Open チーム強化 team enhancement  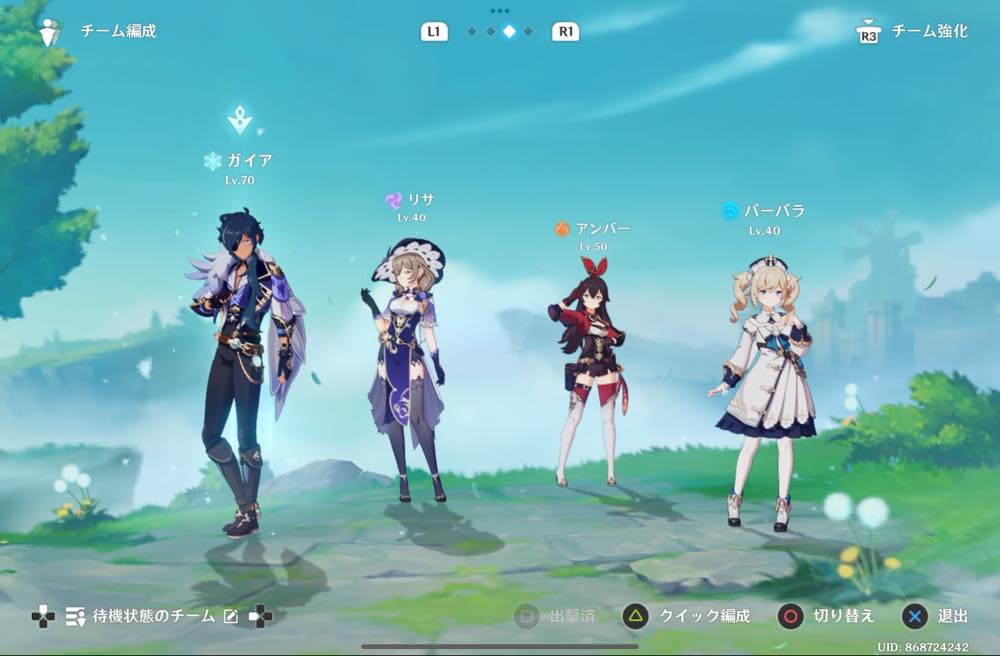point(913,32)
